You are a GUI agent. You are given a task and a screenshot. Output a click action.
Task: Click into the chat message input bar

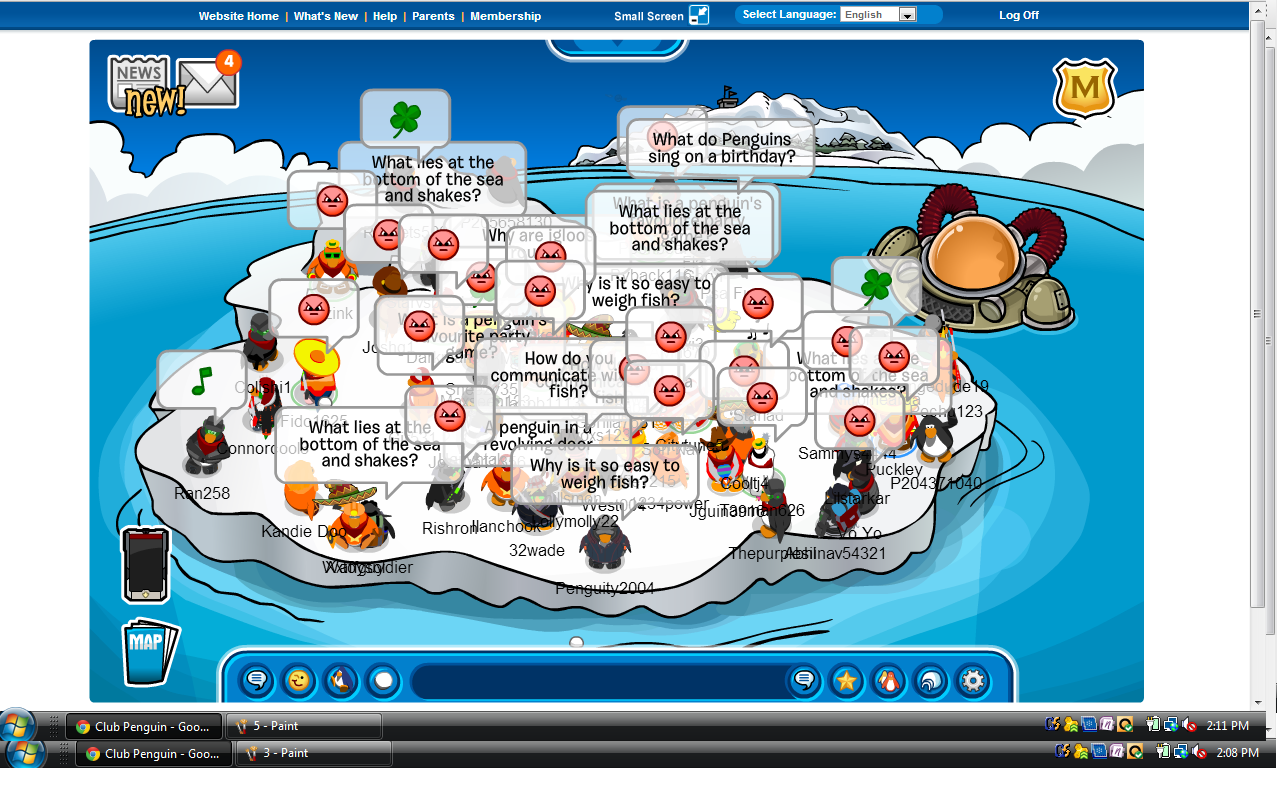click(x=595, y=681)
